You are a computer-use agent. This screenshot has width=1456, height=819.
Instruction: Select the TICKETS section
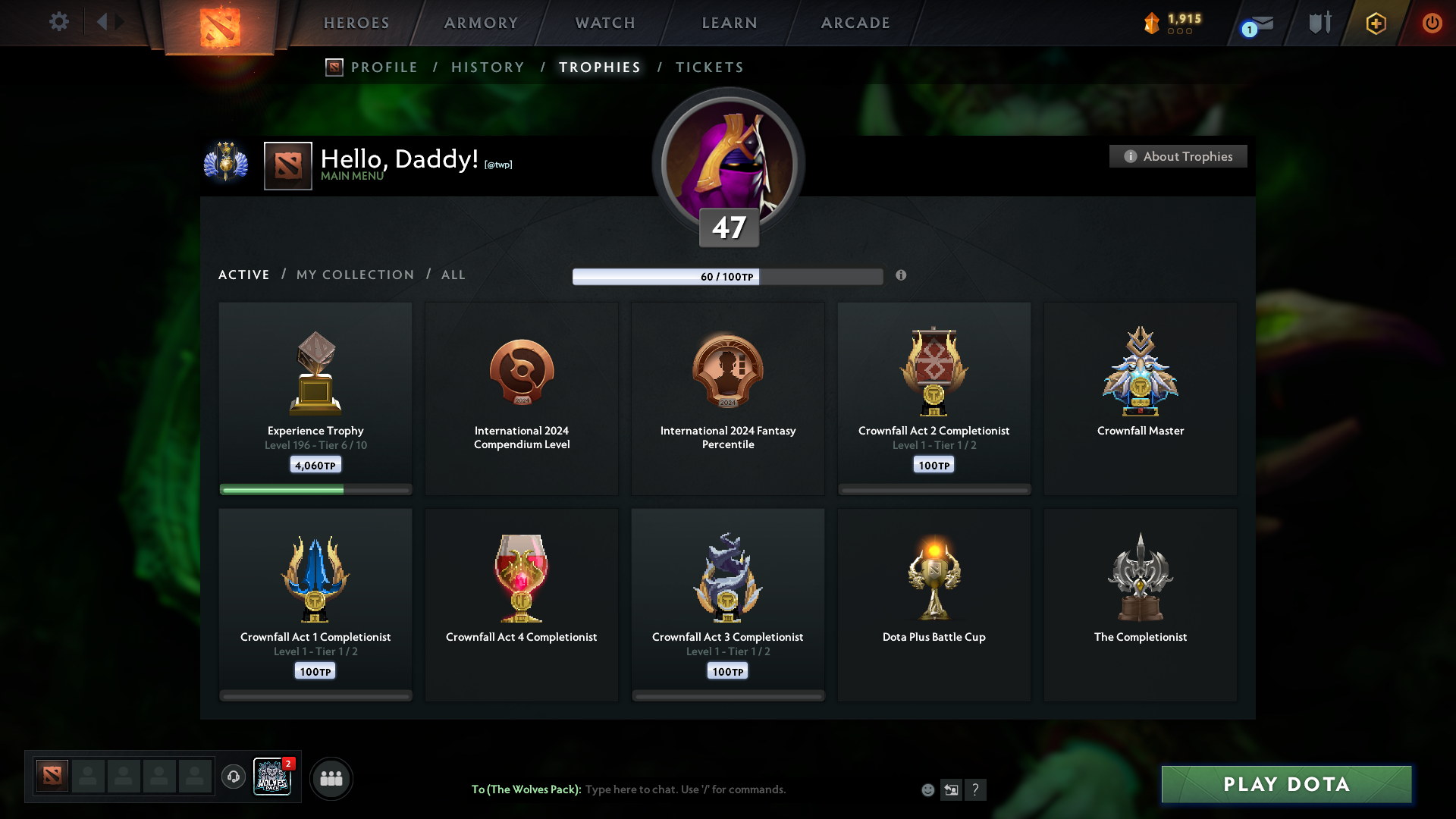(709, 67)
